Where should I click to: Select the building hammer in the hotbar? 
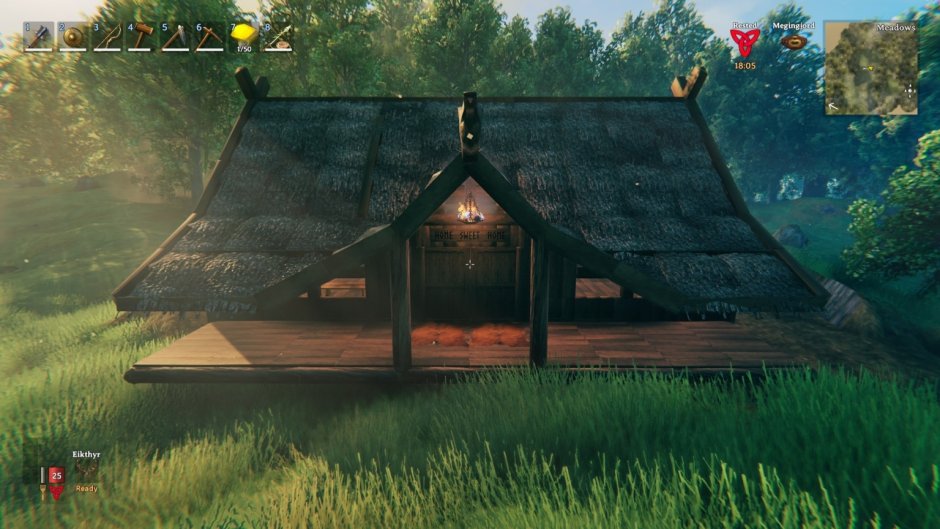pyautogui.click(x=142, y=37)
